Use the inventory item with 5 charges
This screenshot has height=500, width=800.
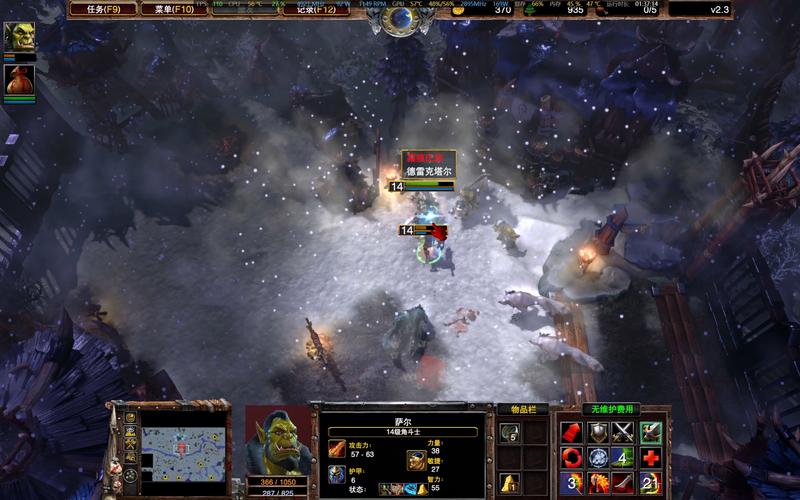click(509, 432)
